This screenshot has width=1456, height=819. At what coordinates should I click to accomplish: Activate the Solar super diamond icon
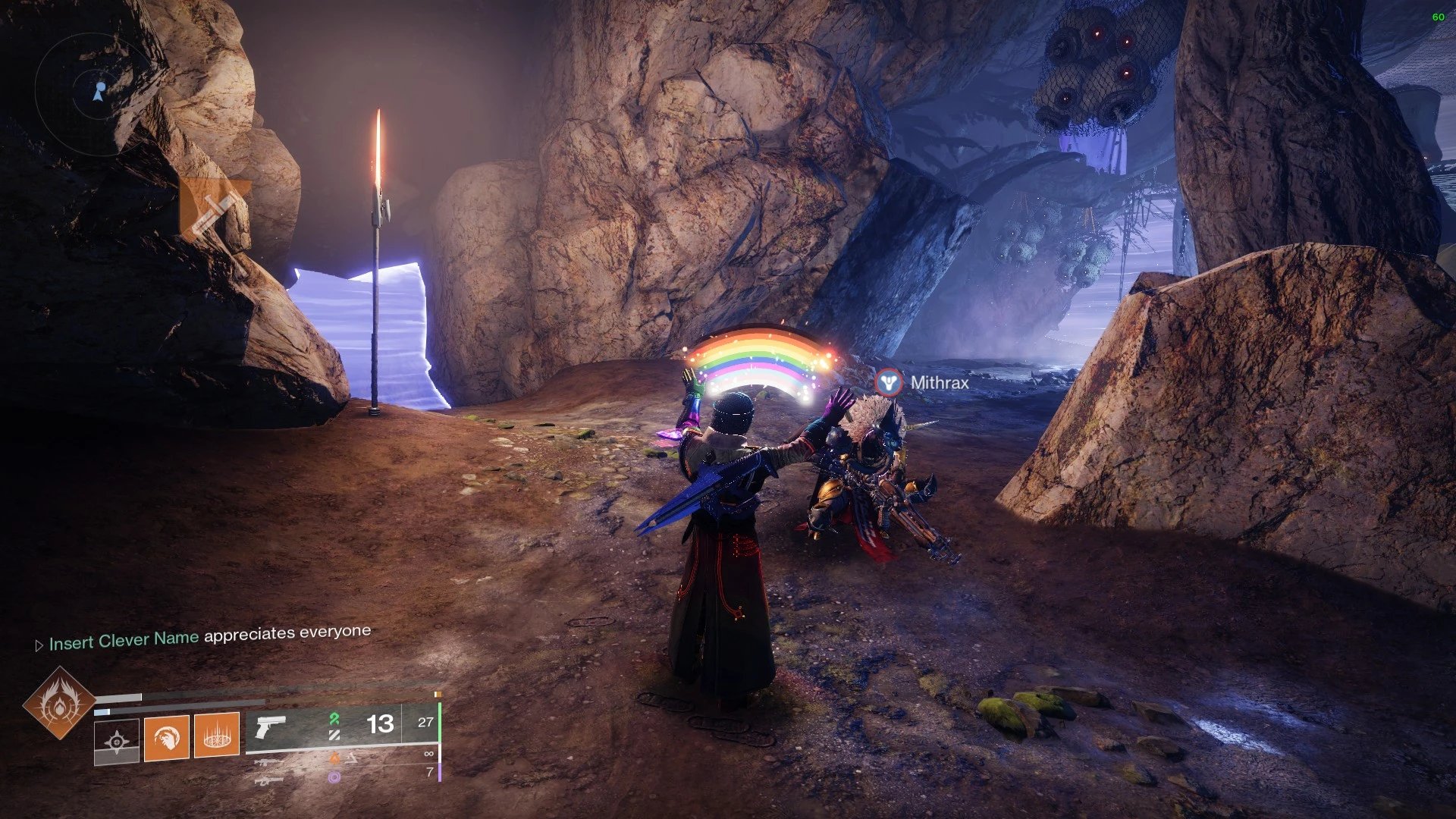point(59,703)
